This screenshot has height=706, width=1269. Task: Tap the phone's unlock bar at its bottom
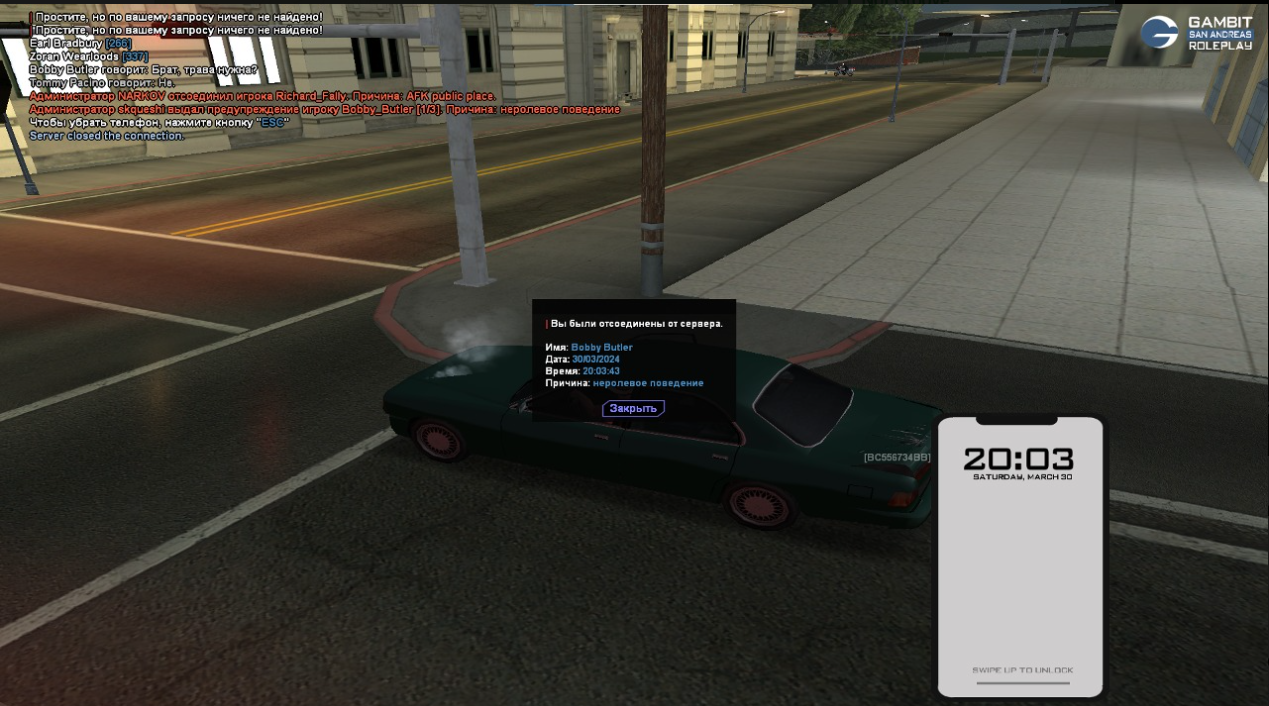click(x=1022, y=683)
